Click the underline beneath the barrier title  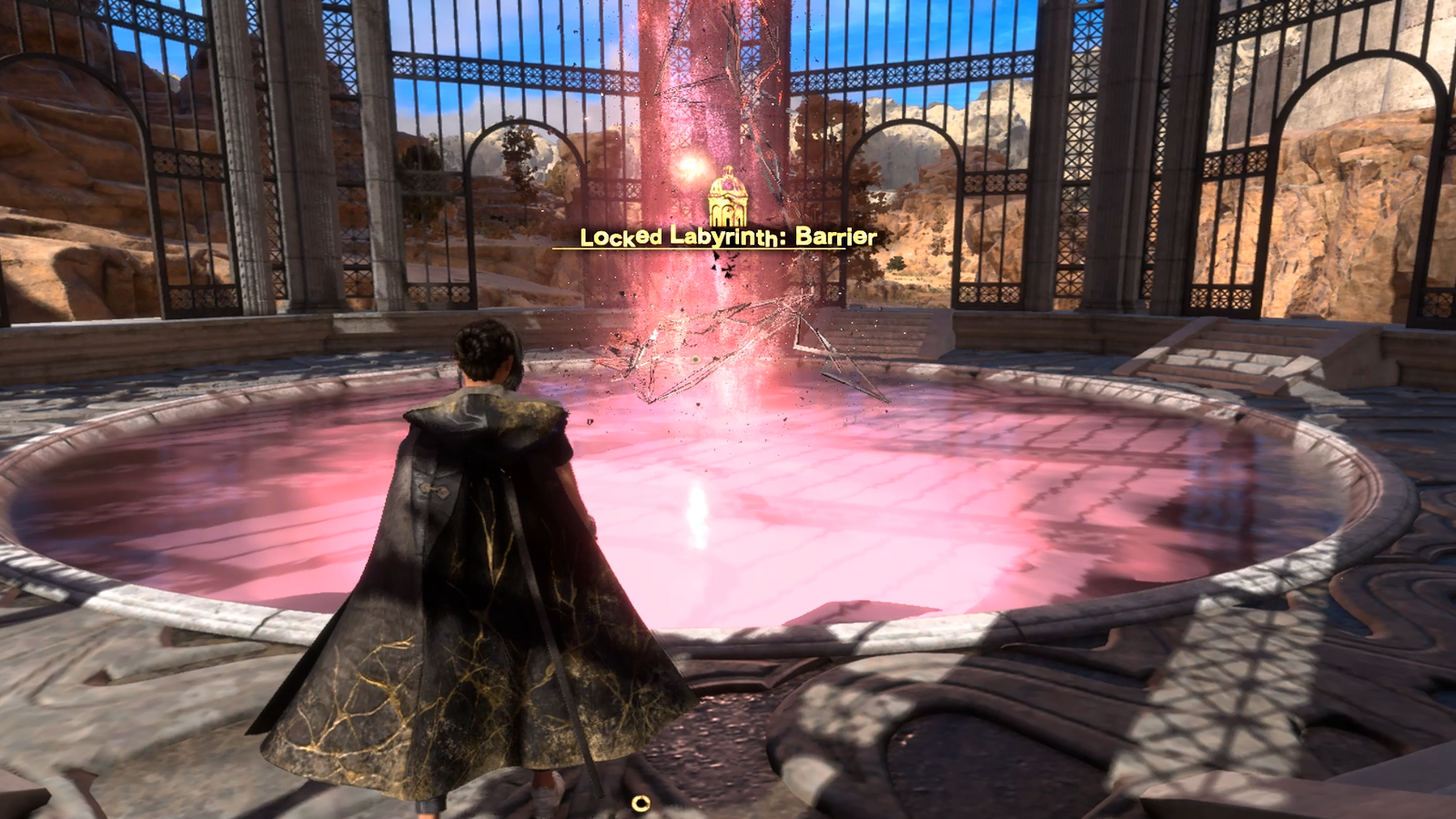coord(723,248)
